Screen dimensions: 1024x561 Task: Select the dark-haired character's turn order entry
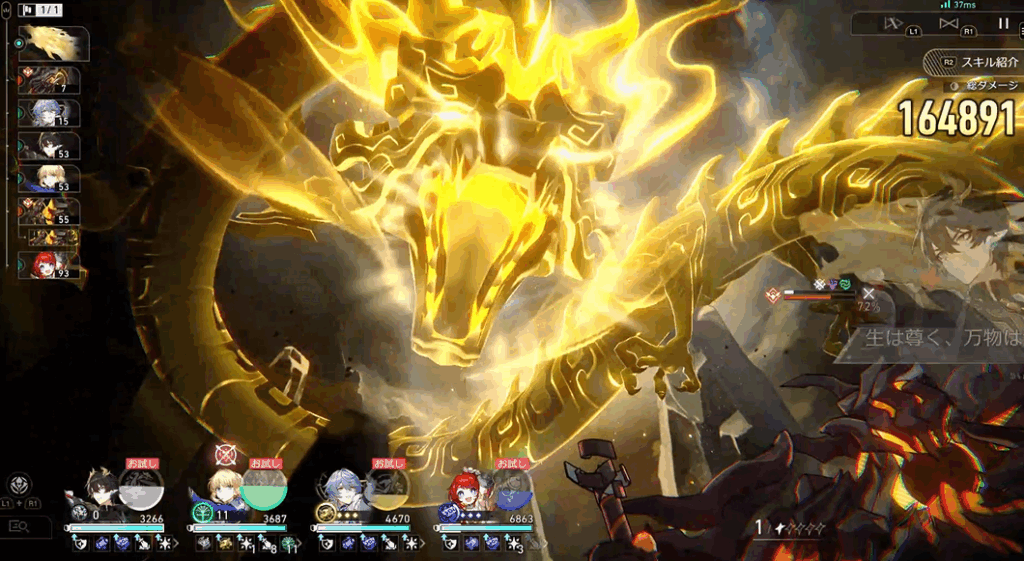pyautogui.click(x=51, y=146)
